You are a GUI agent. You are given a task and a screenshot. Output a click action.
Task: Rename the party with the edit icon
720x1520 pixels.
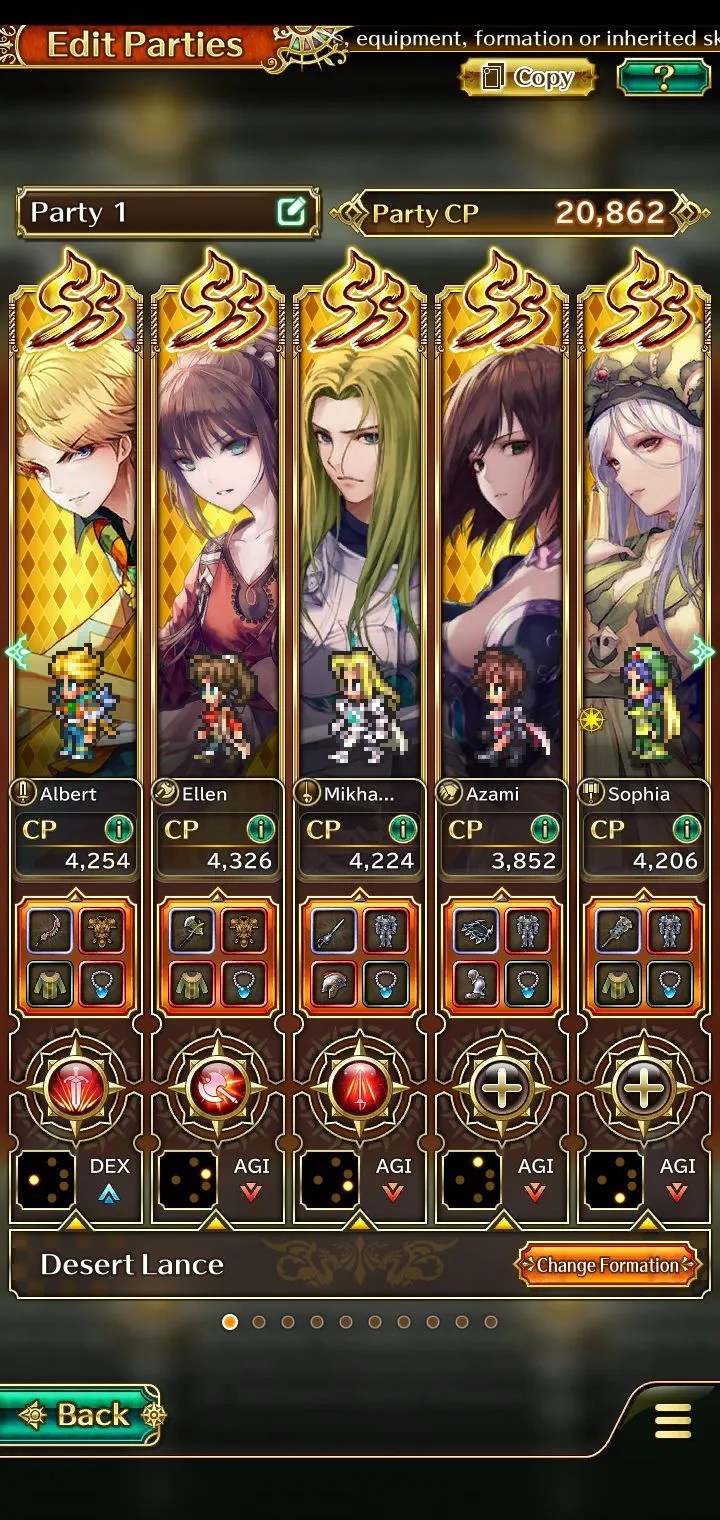291,212
